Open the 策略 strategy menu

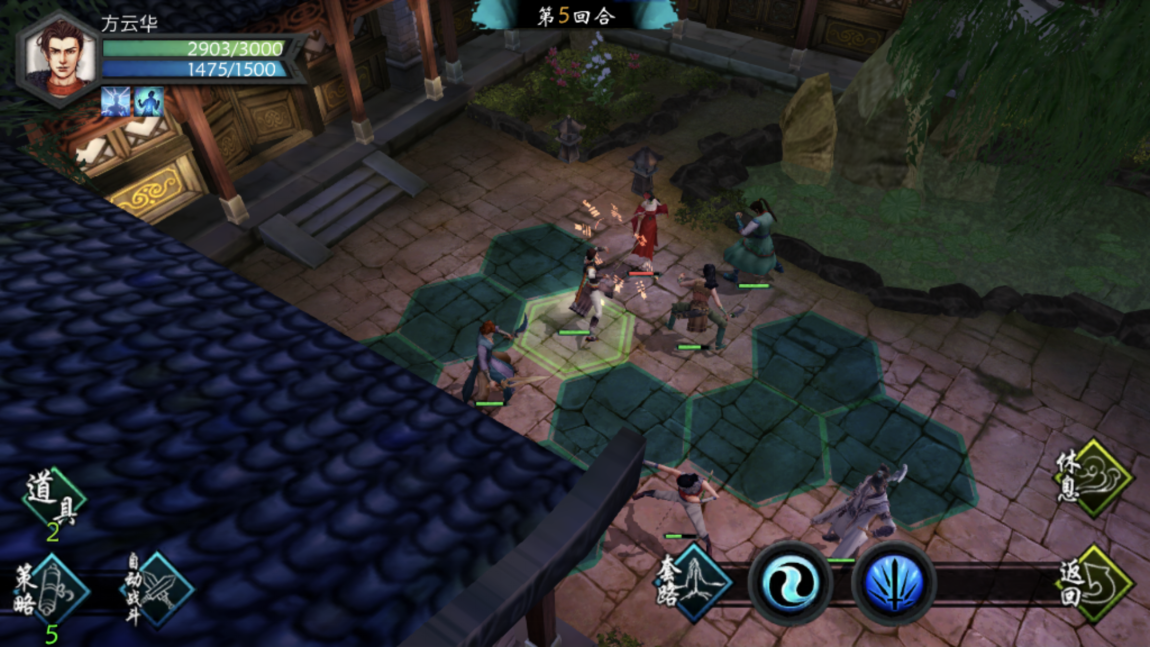tap(52, 589)
